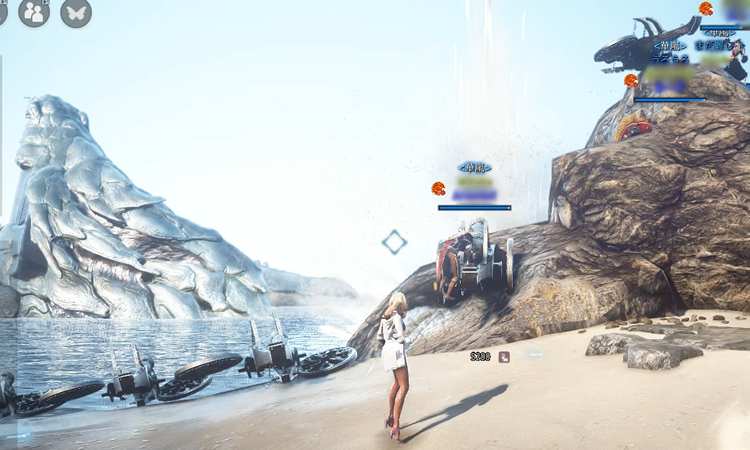Tap the round butterfly icon
The width and height of the screenshot is (750, 450).
coord(76,12)
